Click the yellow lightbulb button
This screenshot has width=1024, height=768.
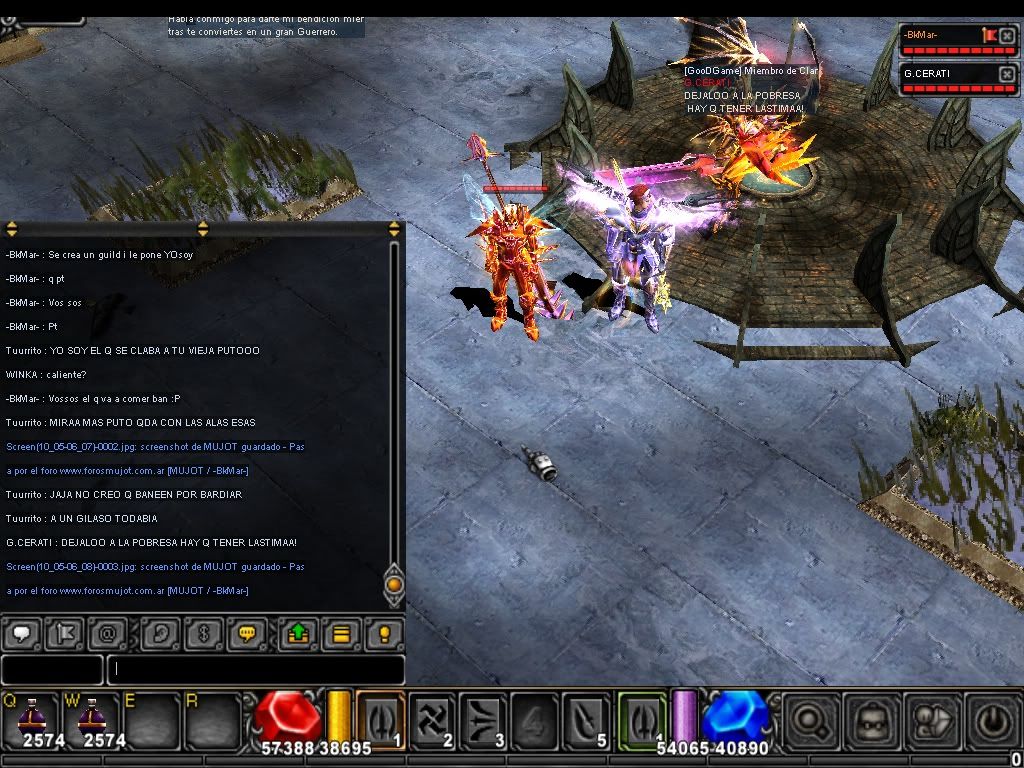(x=384, y=634)
